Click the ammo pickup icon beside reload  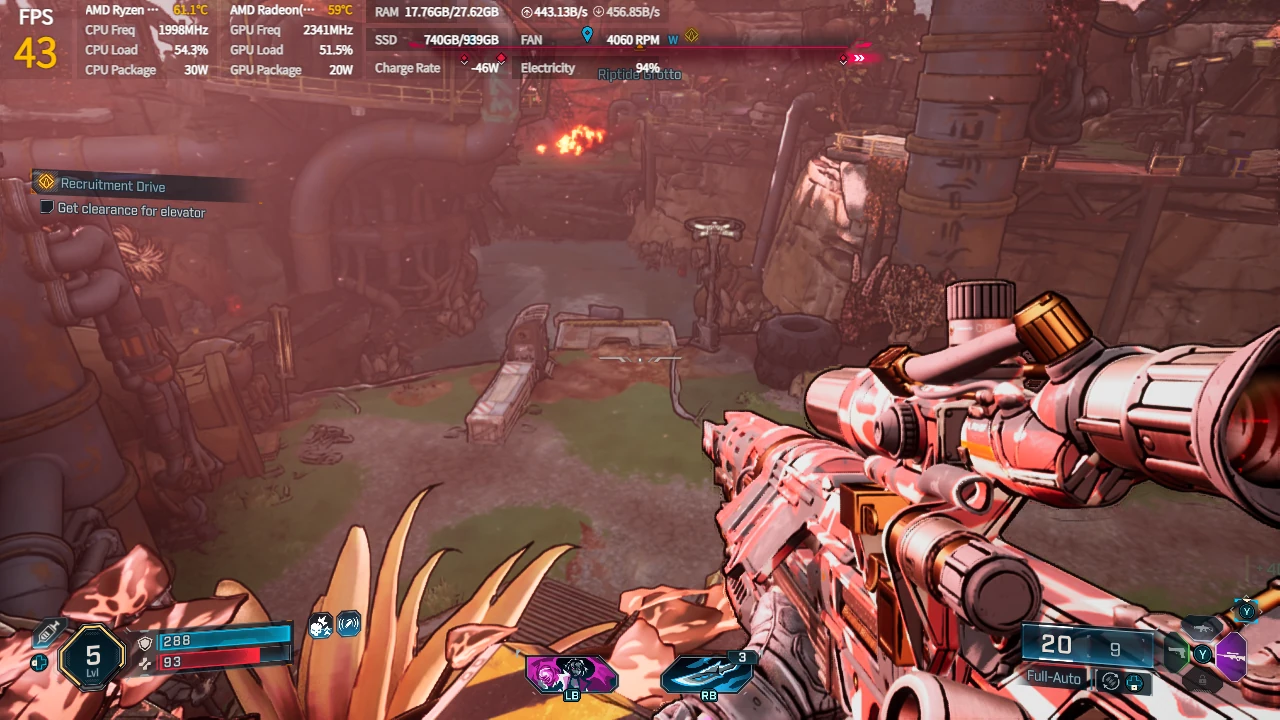coord(1134,684)
